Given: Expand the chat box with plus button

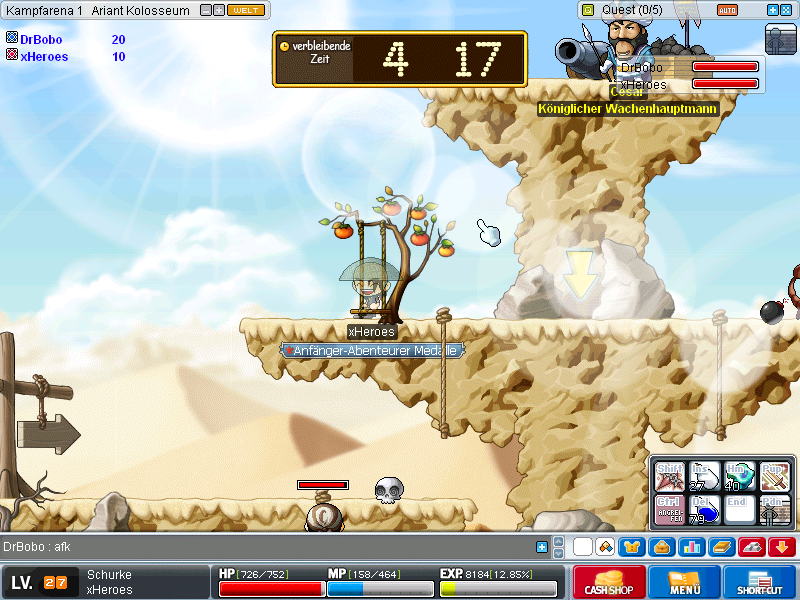Looking at the screenshot, I should click(x=542, y=547).
